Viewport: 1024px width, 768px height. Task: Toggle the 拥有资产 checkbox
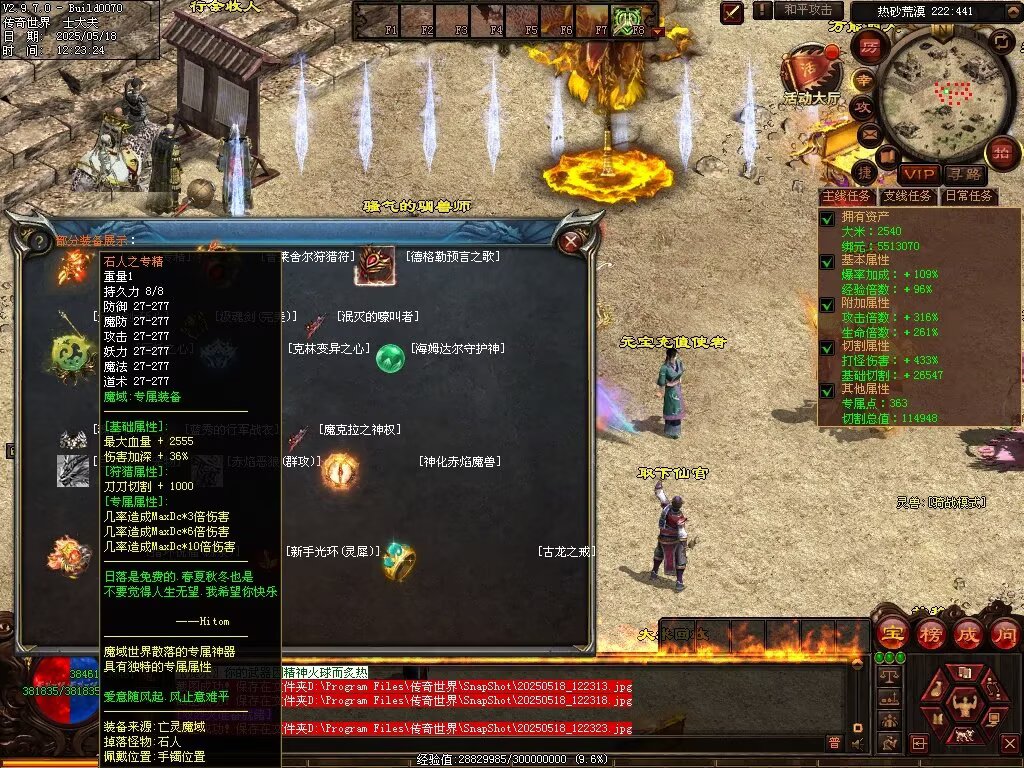(827, 218)
